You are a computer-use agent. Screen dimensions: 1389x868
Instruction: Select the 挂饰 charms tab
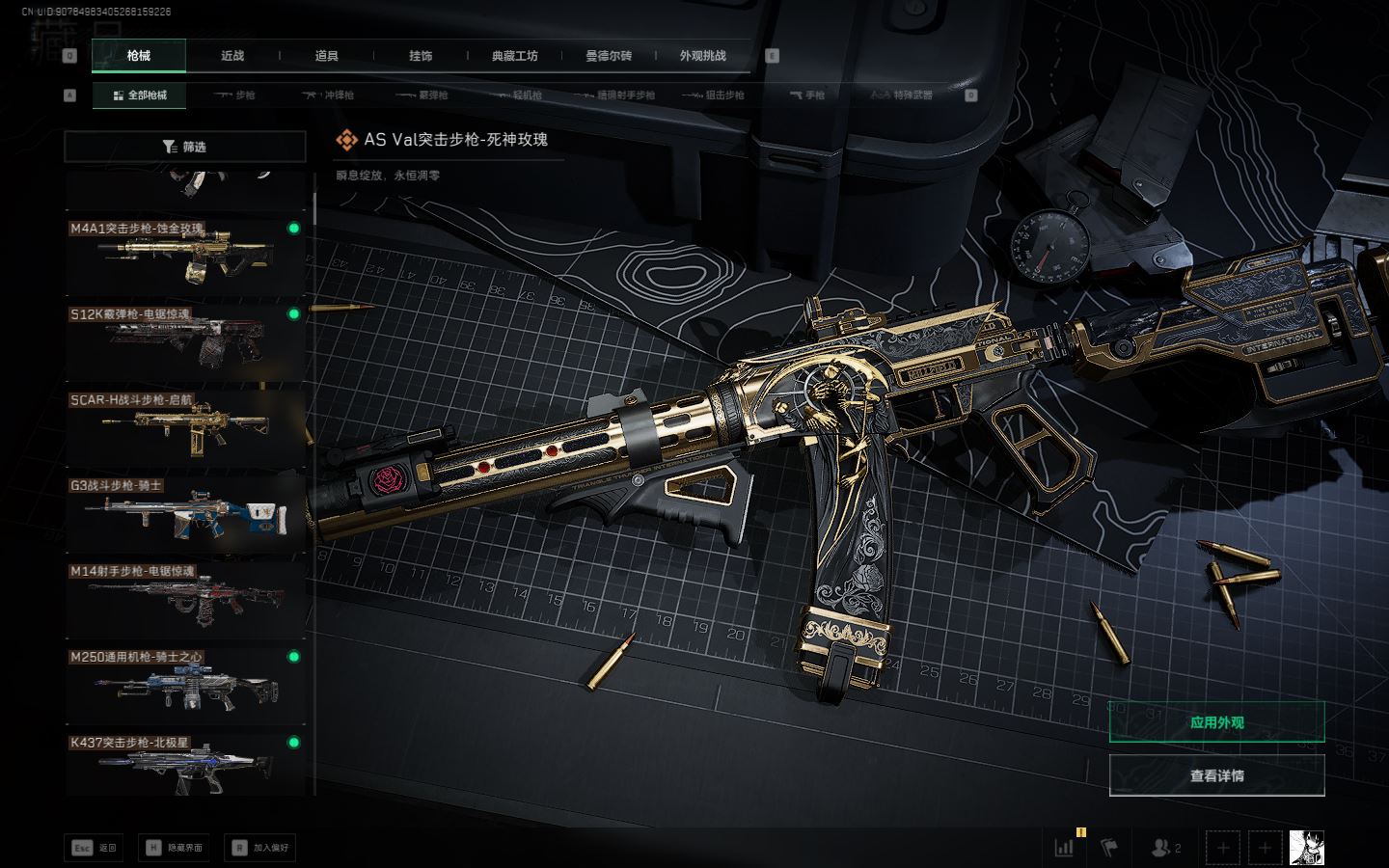coord(421,56)
